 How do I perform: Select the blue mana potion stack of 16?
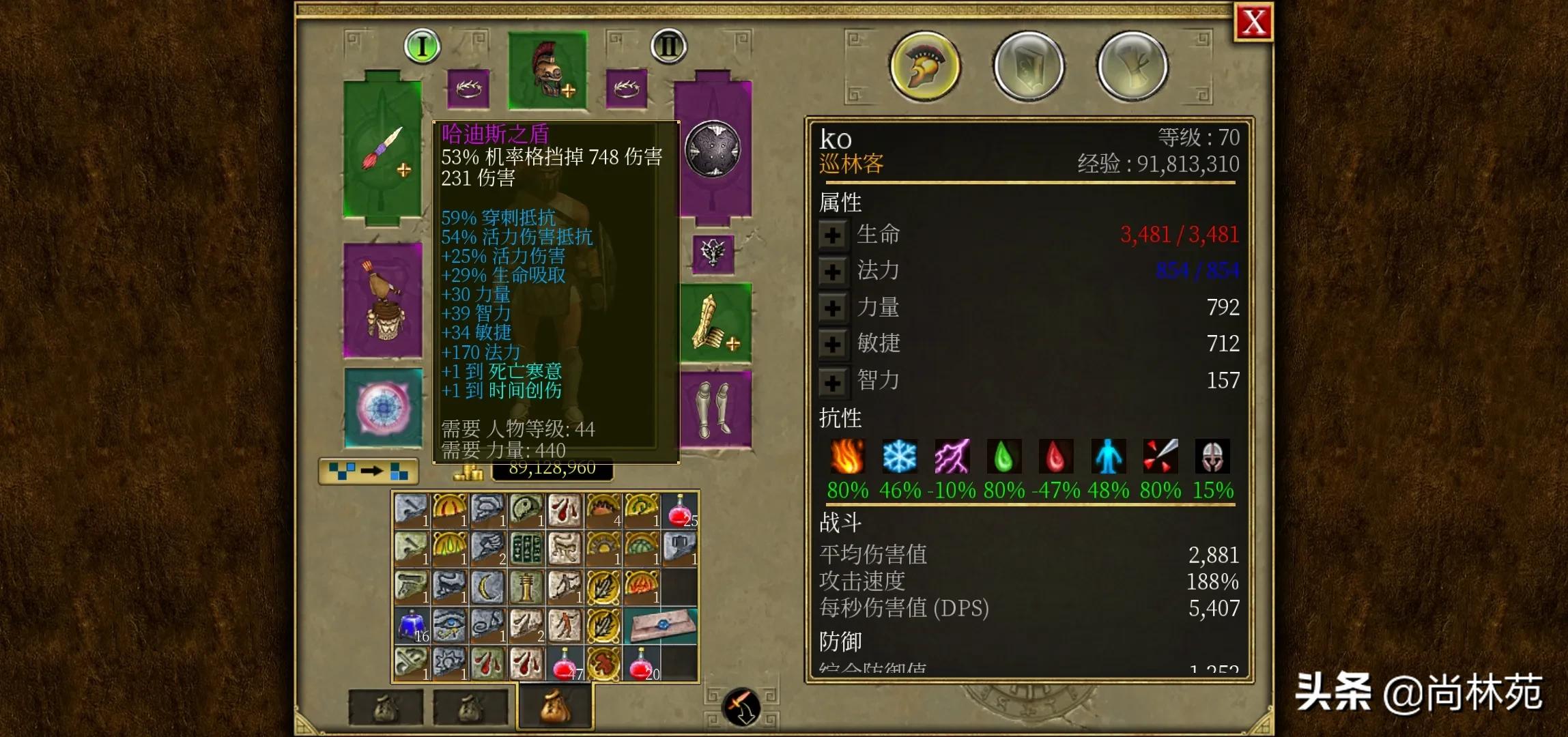point(412,626)
